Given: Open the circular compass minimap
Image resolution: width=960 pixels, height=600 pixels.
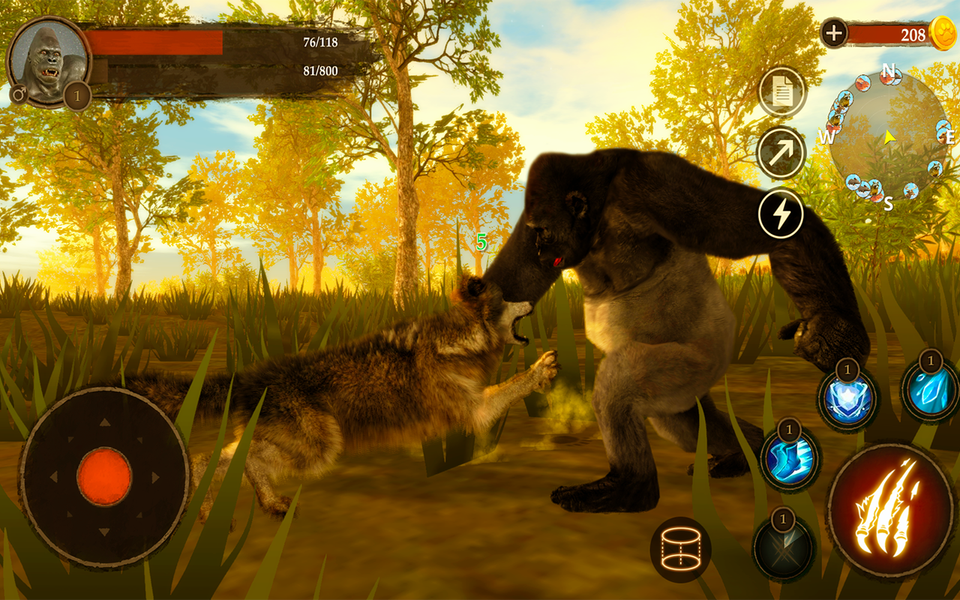Looking at the screenshot, I should (x=887, y=135).
